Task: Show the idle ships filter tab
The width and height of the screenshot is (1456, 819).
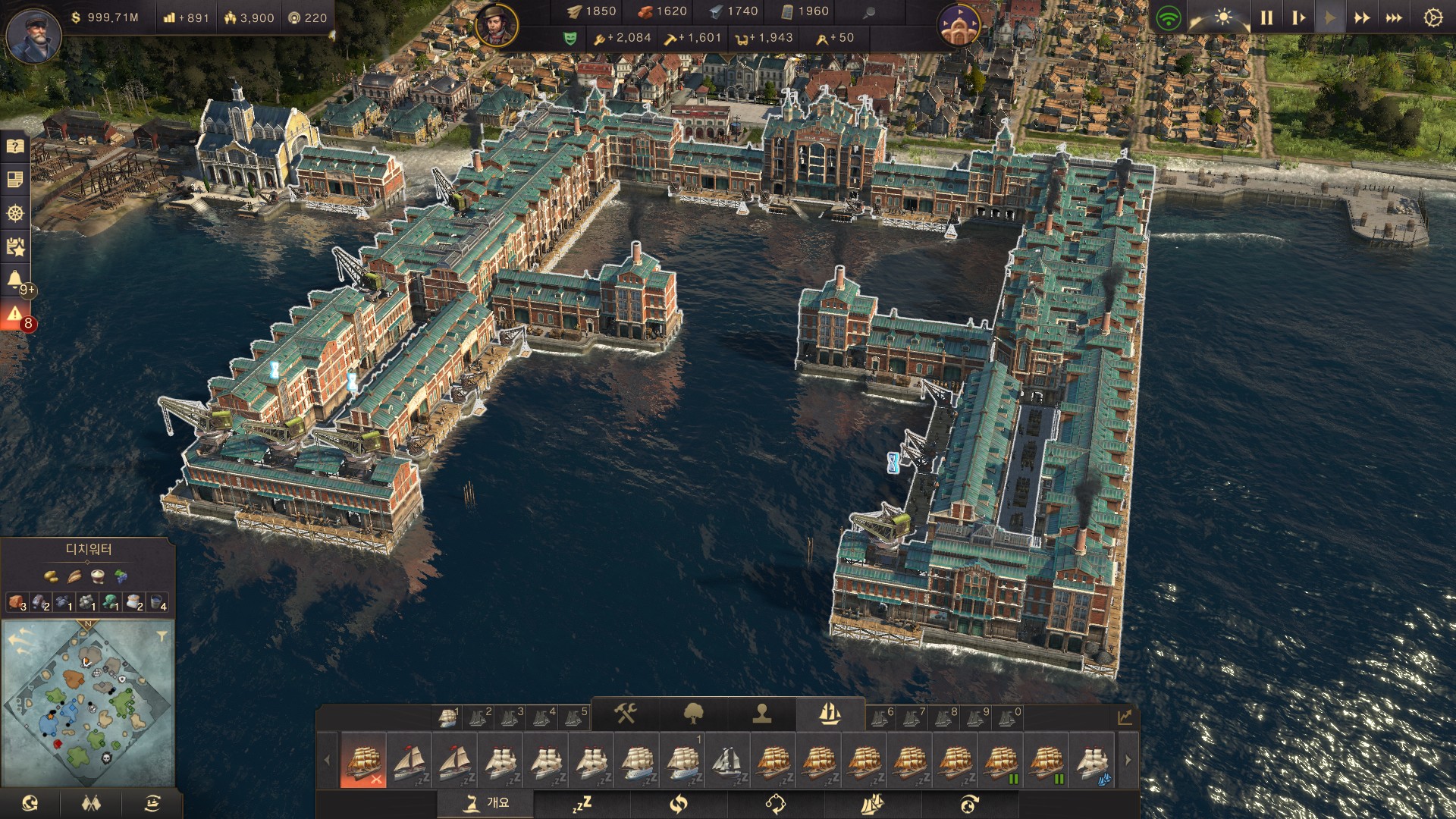Action: click(x=582, y=803)
